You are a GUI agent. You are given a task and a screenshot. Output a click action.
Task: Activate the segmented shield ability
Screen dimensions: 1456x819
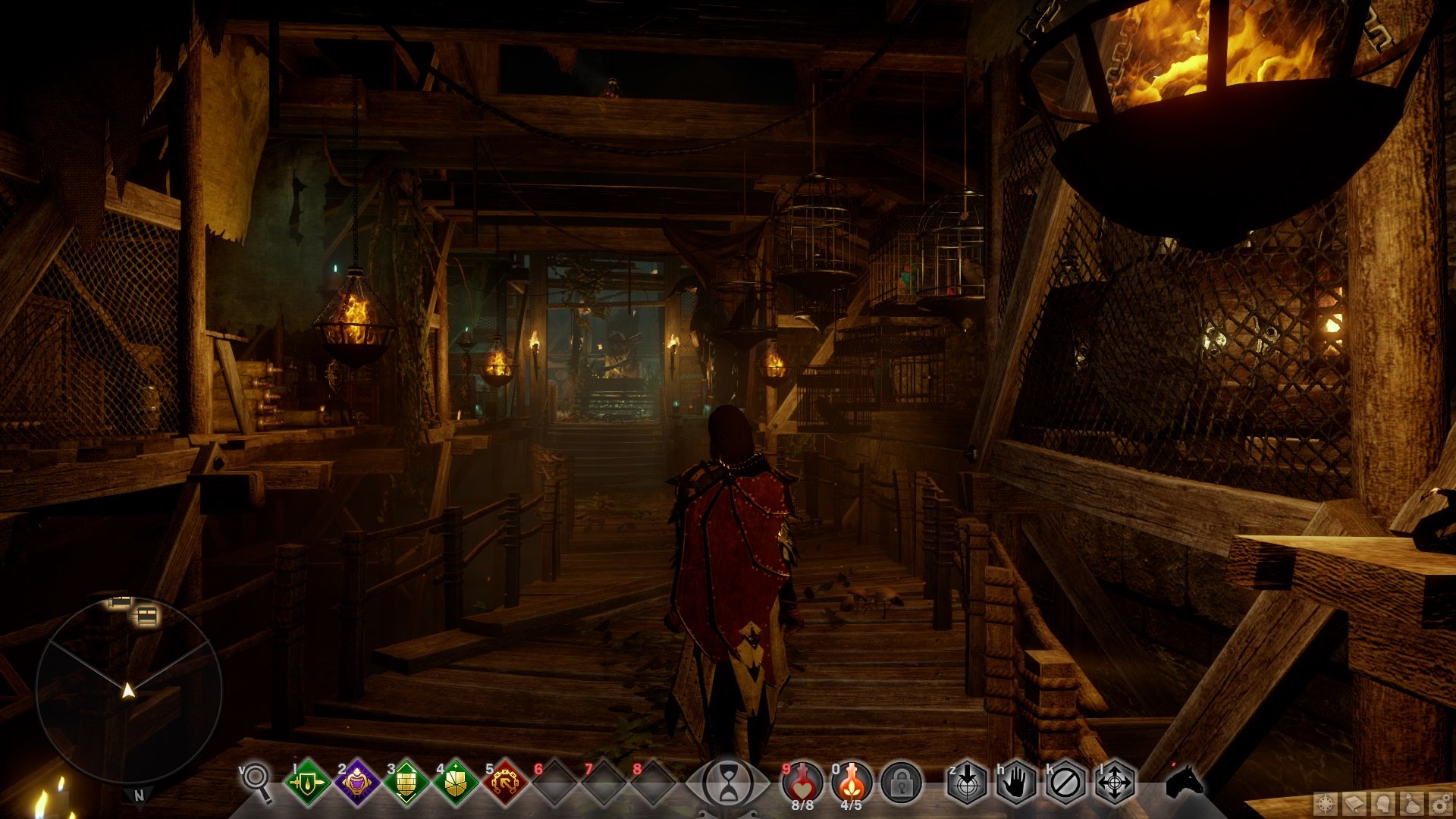coord(455,782)
